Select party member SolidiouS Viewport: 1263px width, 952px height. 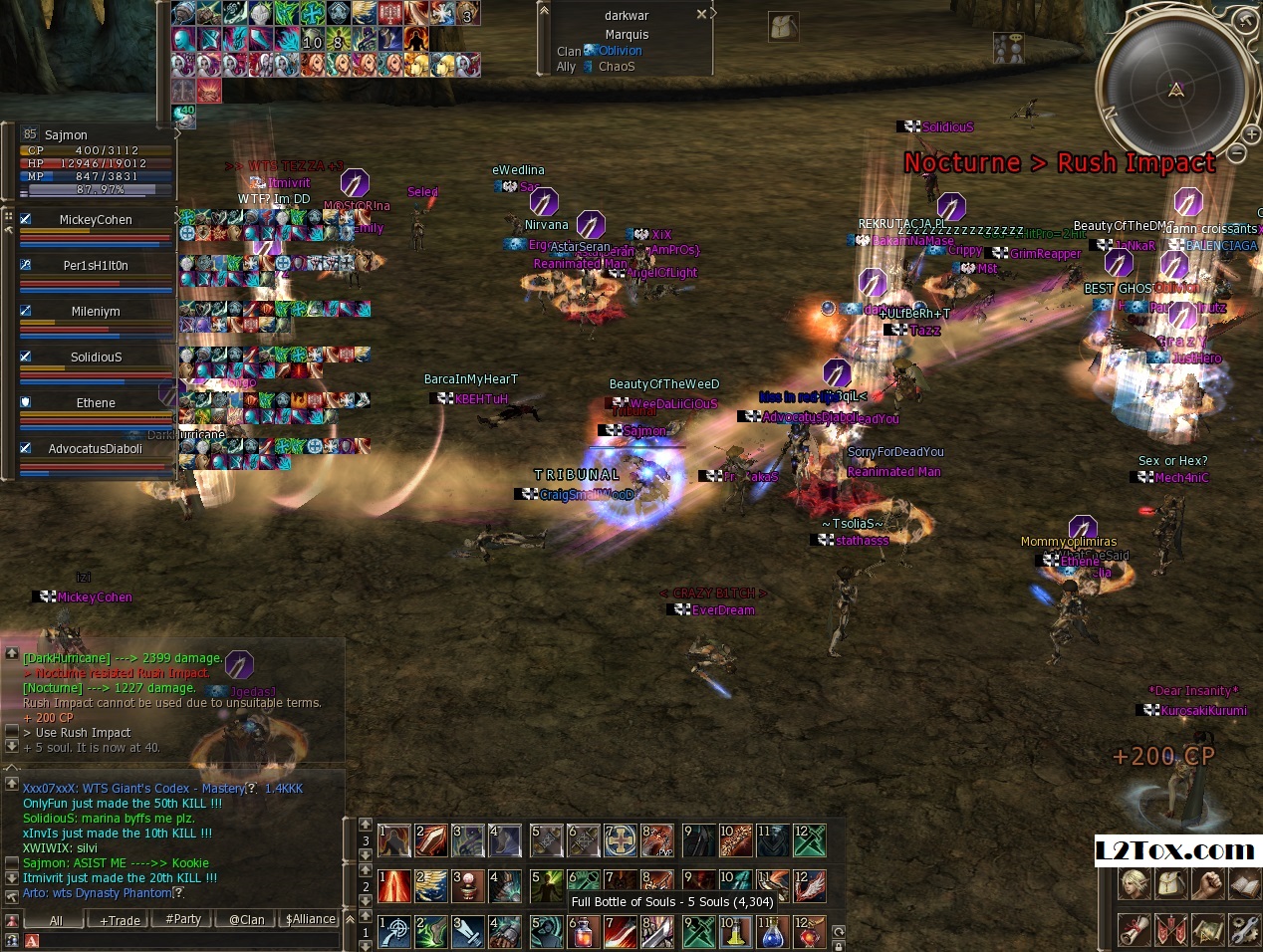[x=96, y=357]
